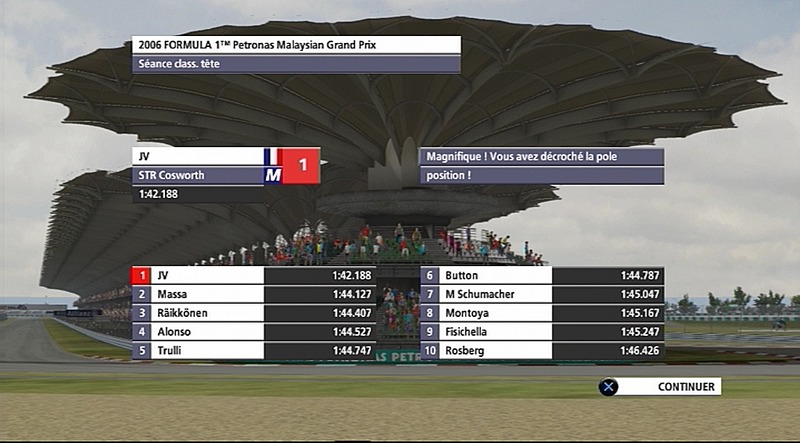Select Rosberg's tenth-place row
Screen dimensions: 800x443
[542, 350]
